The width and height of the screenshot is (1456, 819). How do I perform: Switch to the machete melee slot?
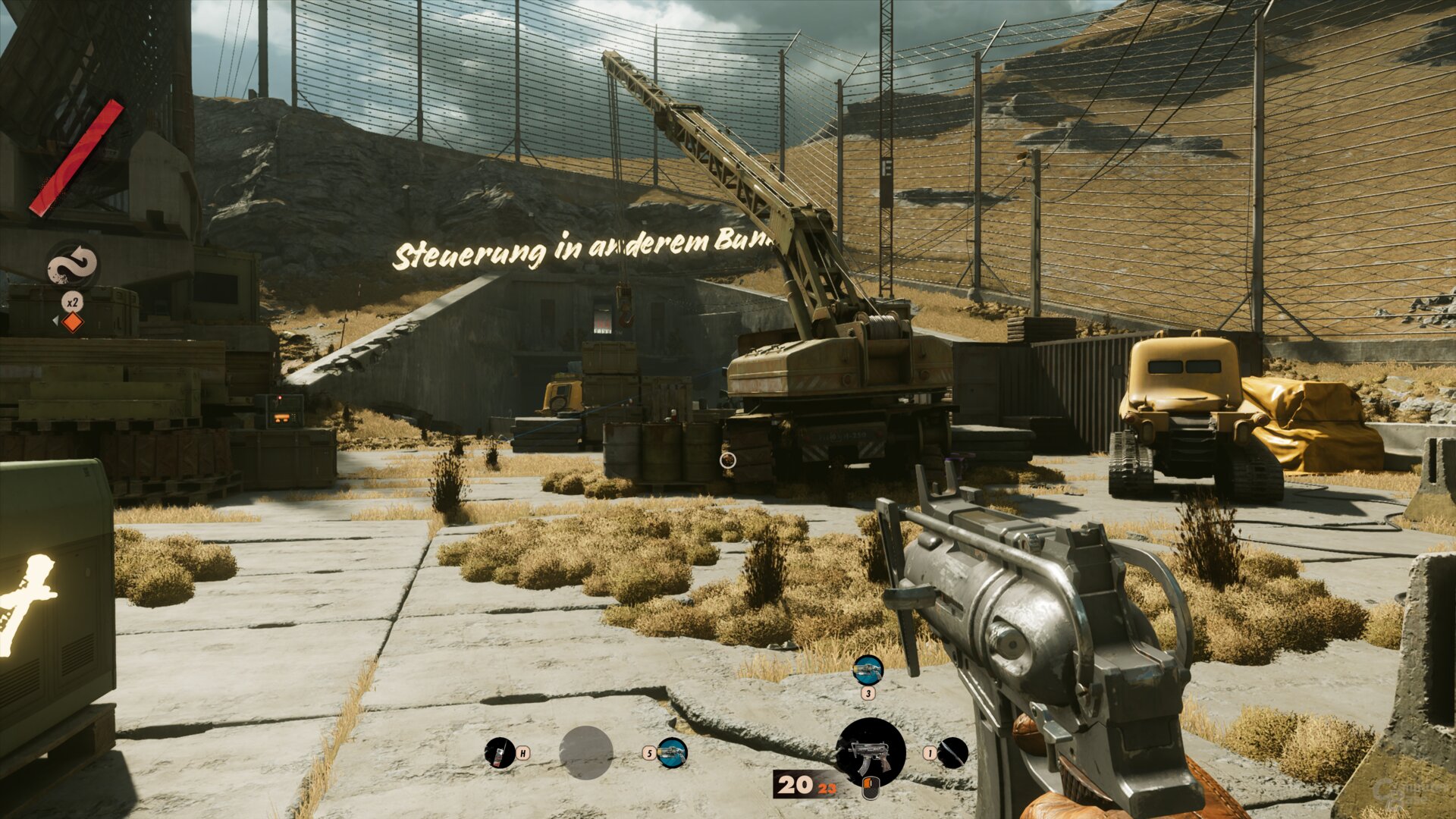(x=952, y=752)
